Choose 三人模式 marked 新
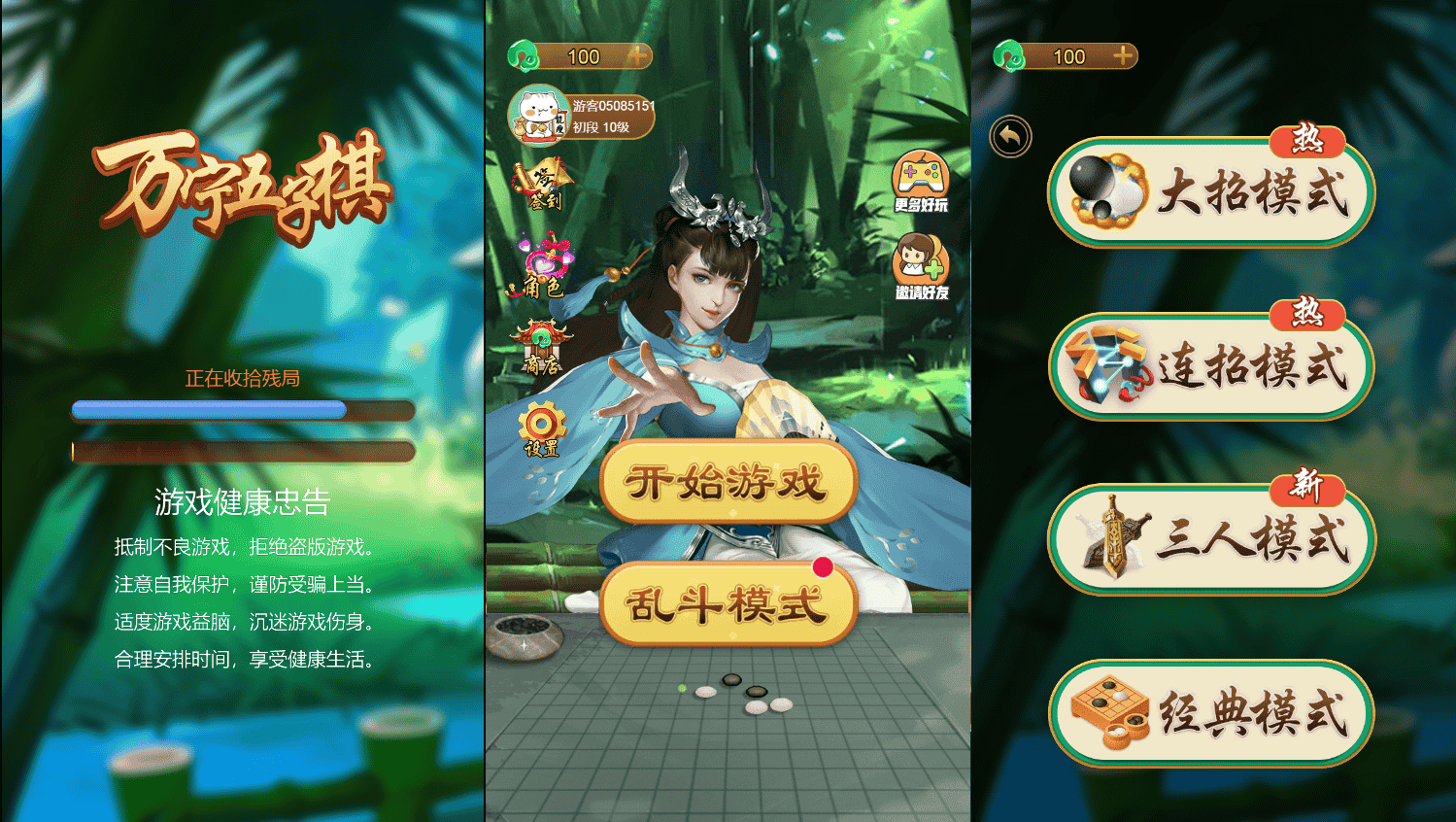This screenshot has width=1456, height=822. click(x=1210, y=538)
